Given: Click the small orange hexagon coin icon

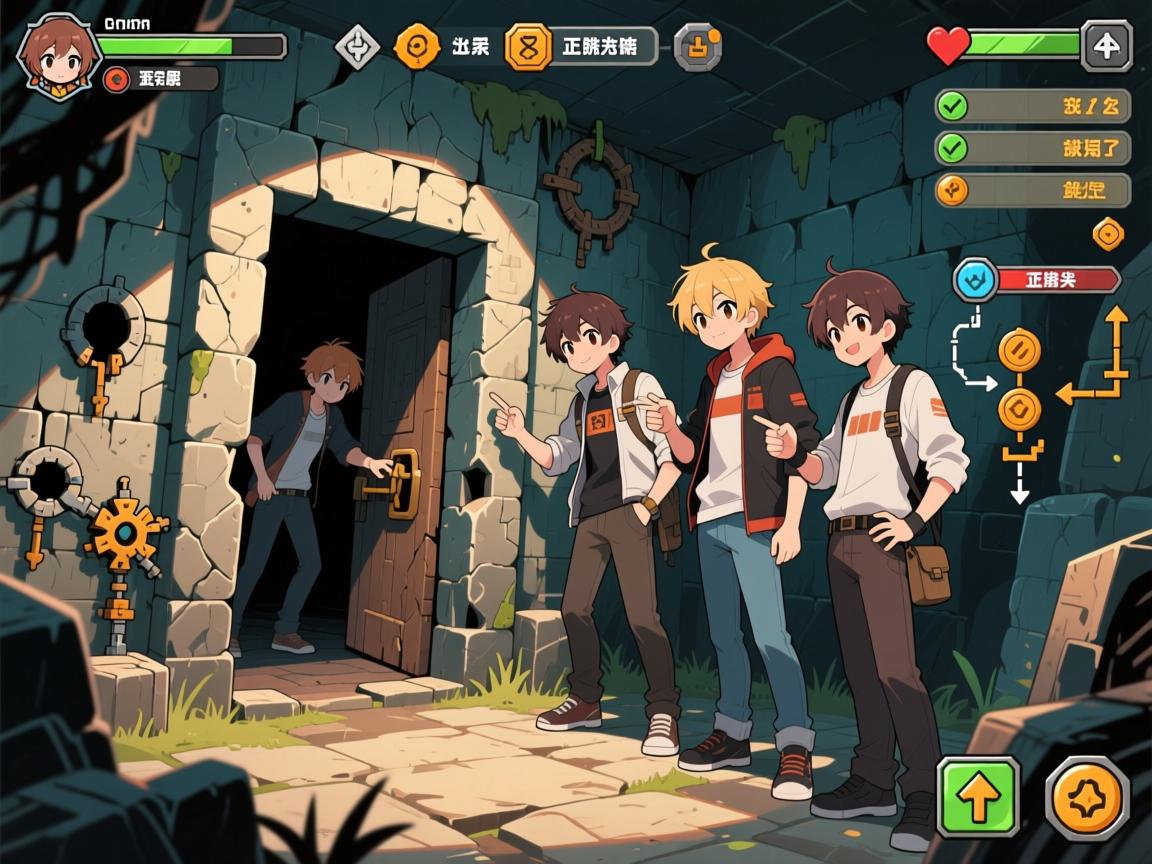Looking at the screenshot, I should [1108, 234].
